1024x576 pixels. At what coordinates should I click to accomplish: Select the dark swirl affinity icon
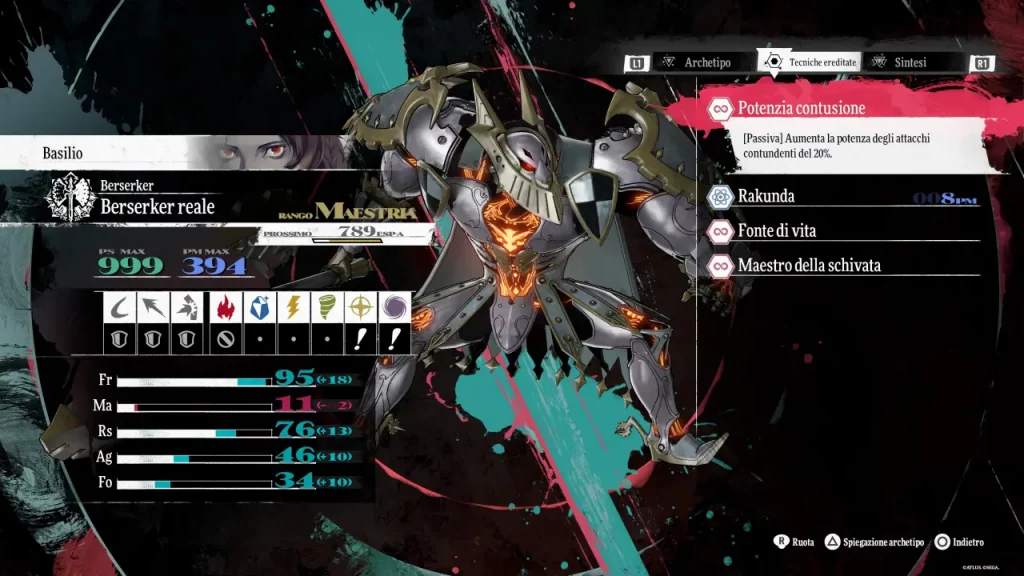(x=395, y=307)
